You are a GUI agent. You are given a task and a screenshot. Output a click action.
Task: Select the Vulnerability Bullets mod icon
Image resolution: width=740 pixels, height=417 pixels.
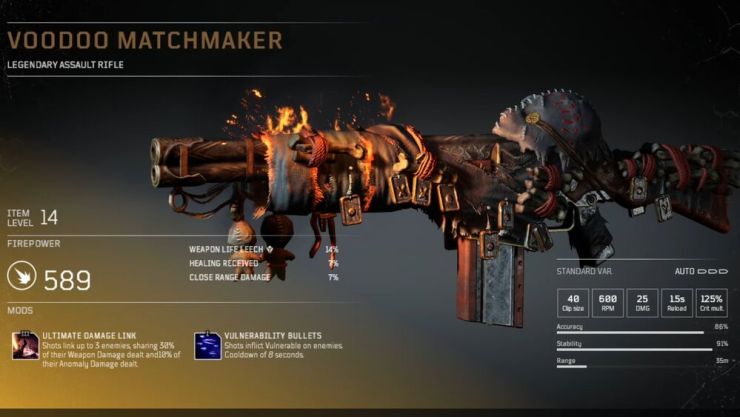(208, 346)
